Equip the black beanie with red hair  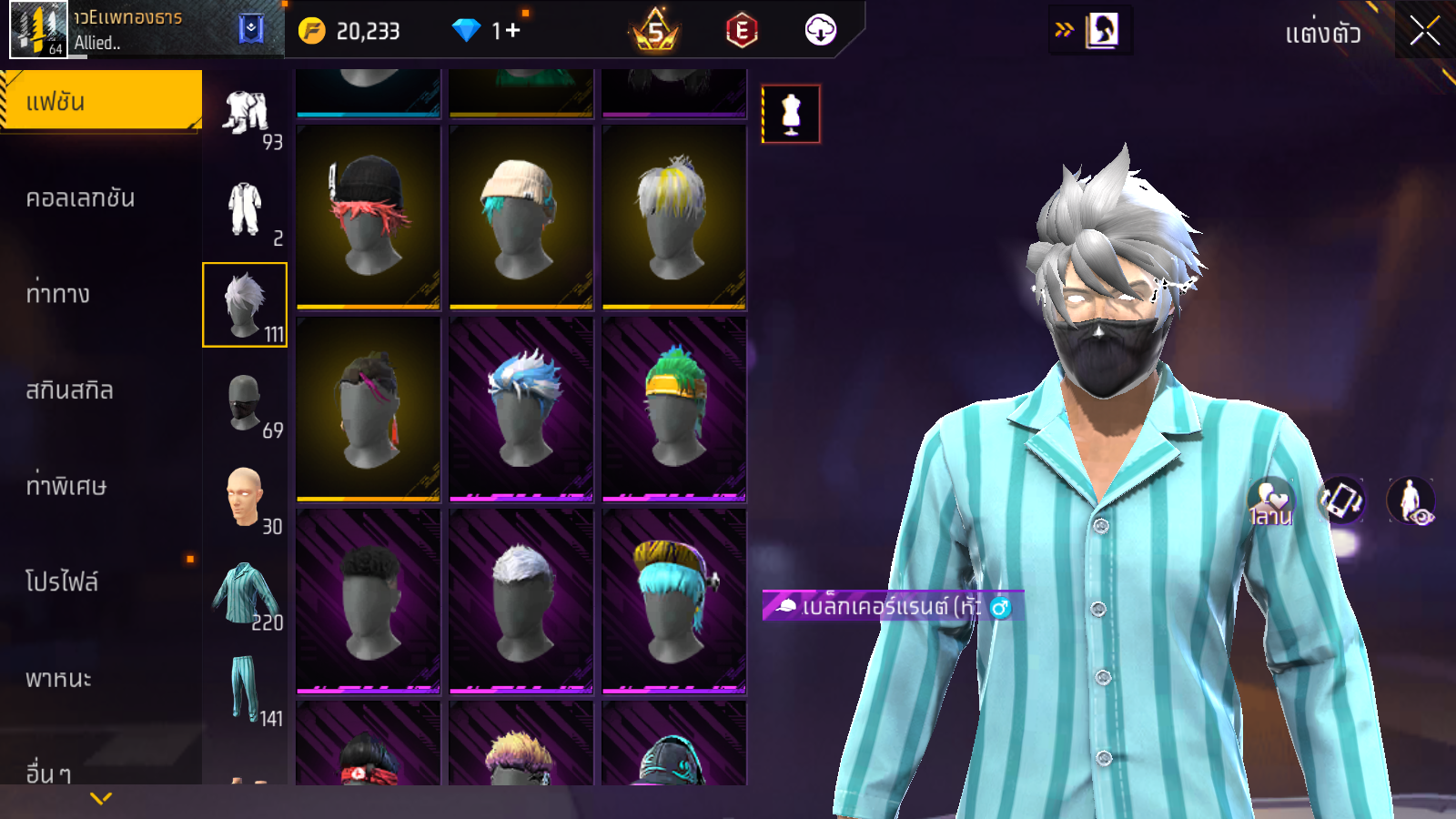coord(369,217)
